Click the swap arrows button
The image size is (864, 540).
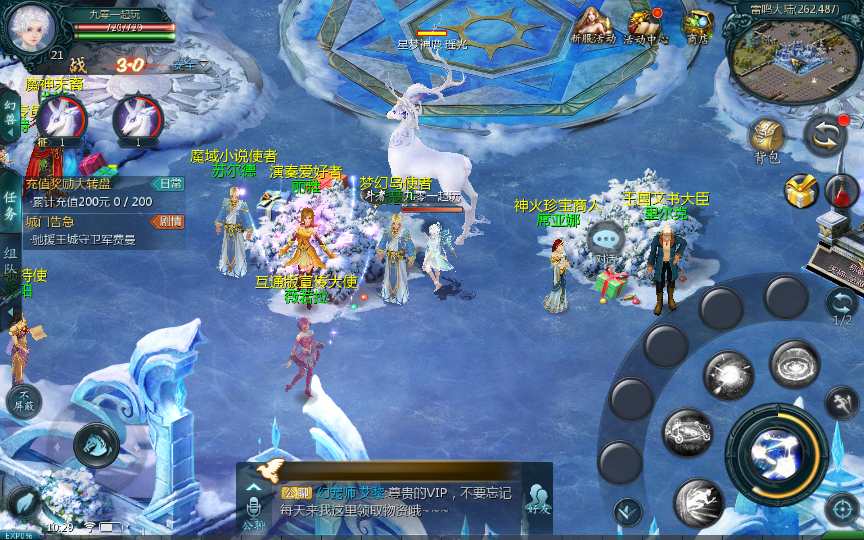click(x=825, y=134)
